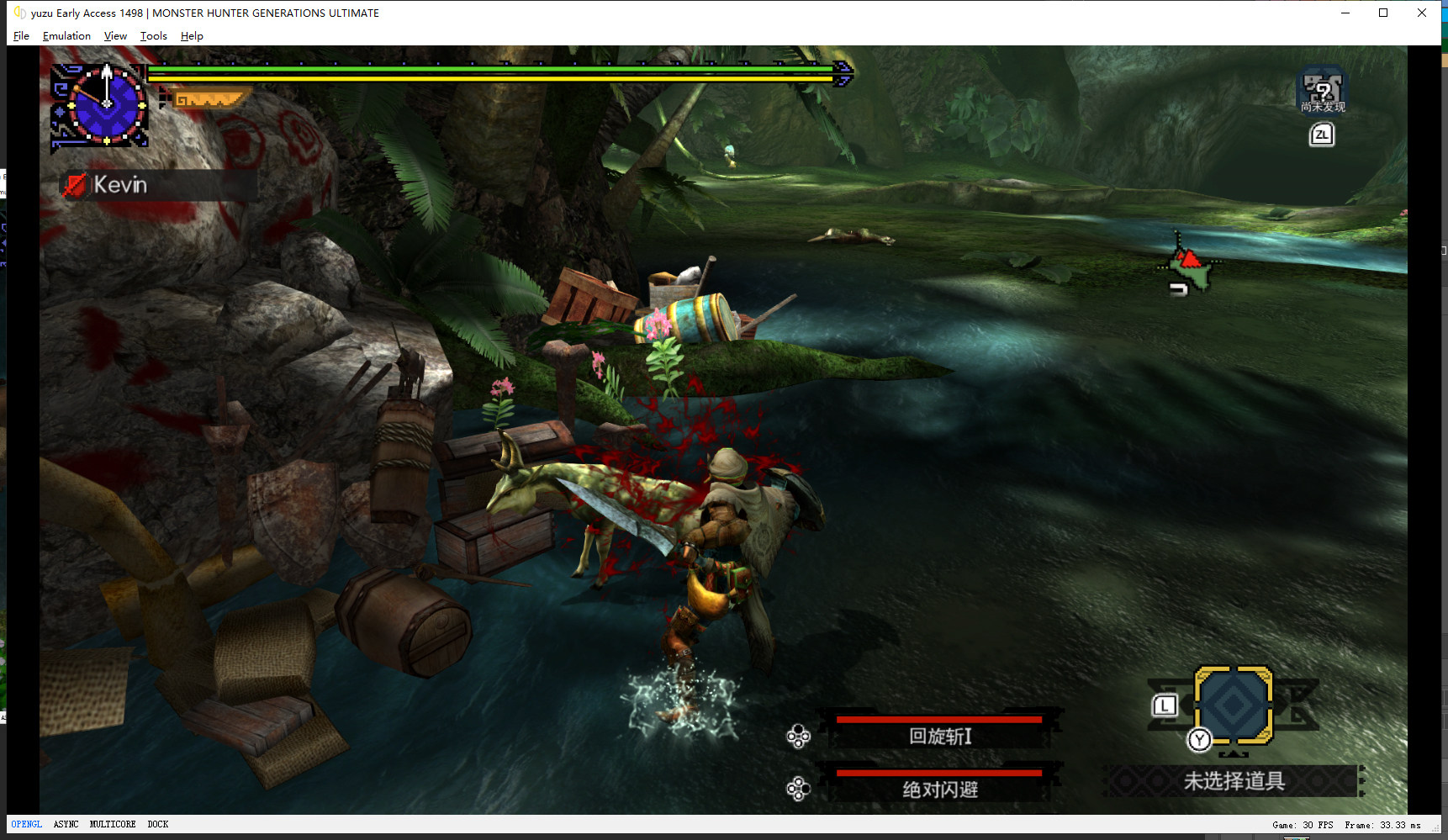Open the item selector slot
This screenshot has width=1448, height=840.
pyautogui.click(x=1233, y=705)
